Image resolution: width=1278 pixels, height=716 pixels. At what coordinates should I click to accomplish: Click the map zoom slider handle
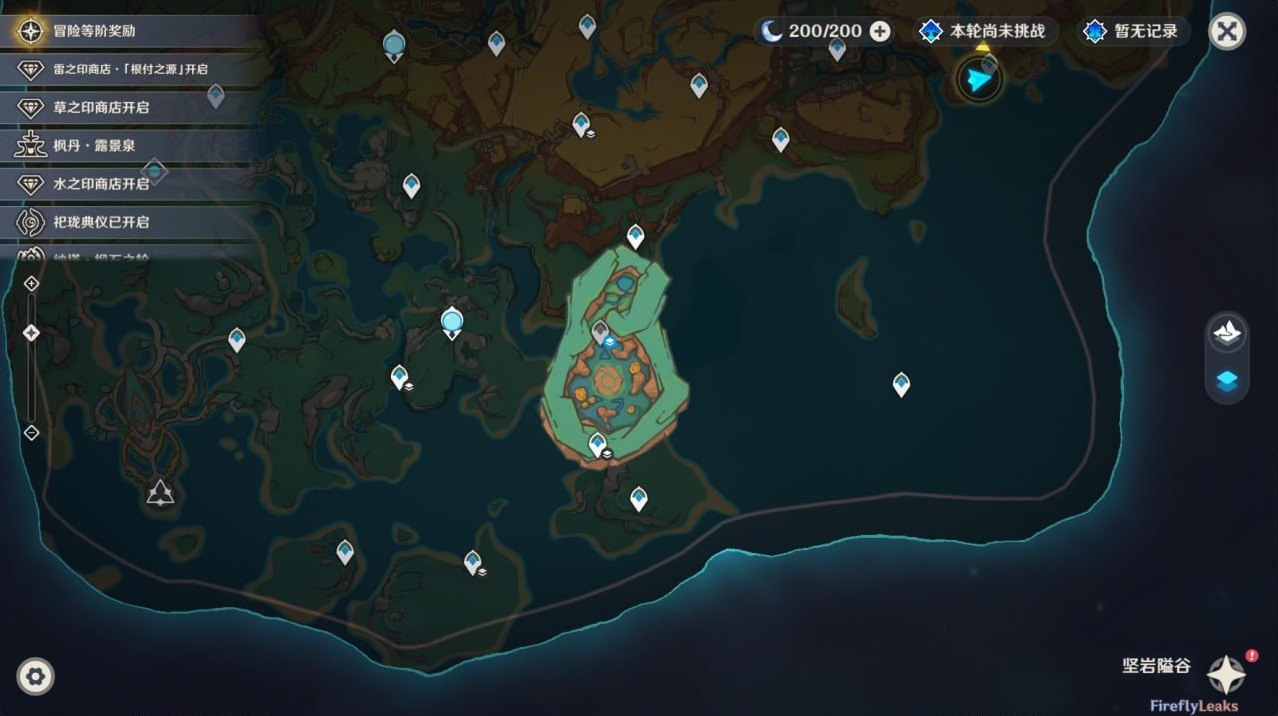pos(31,333)
